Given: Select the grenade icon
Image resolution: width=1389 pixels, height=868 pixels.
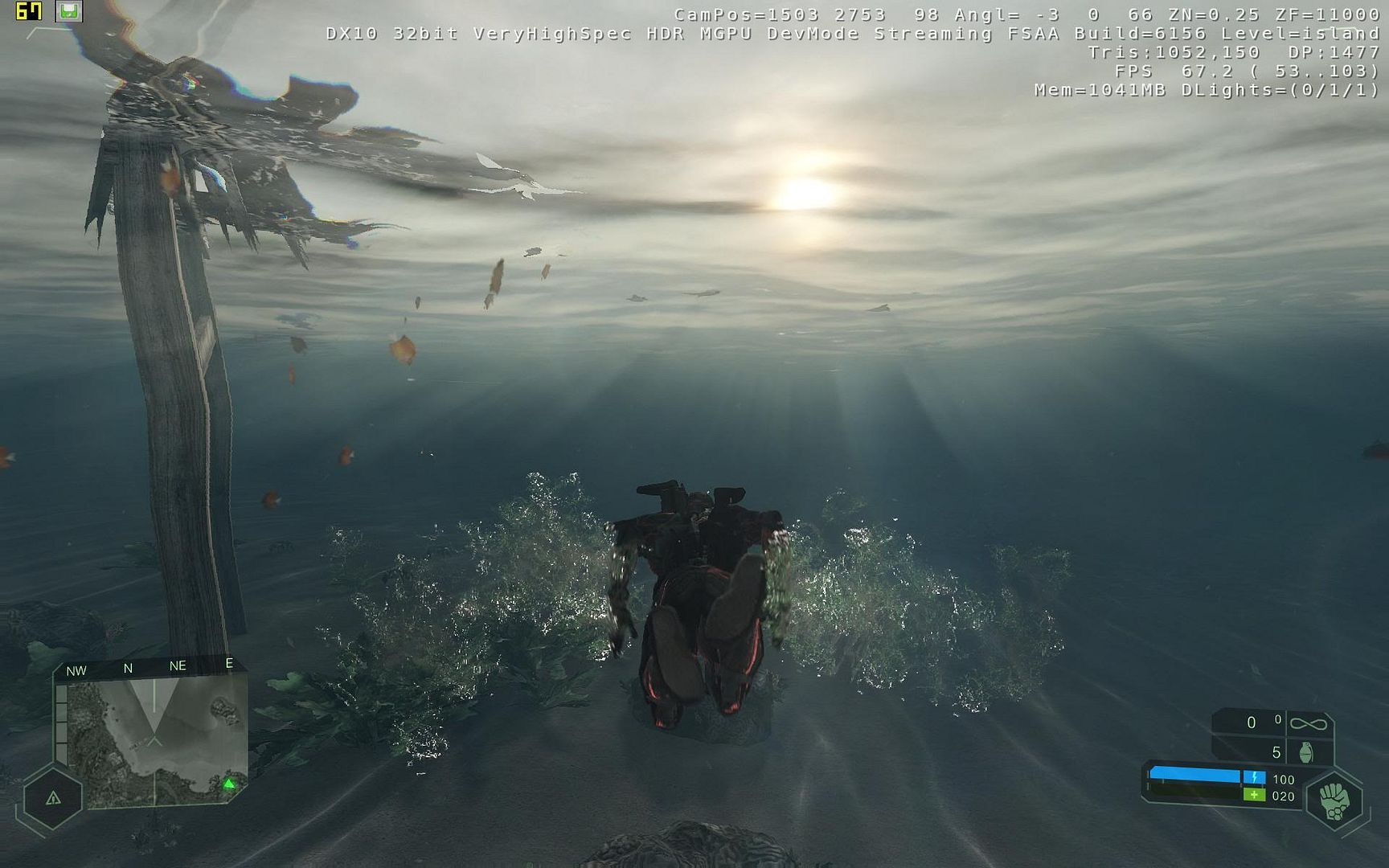Looking at the screenshot, I should 1306,752.
